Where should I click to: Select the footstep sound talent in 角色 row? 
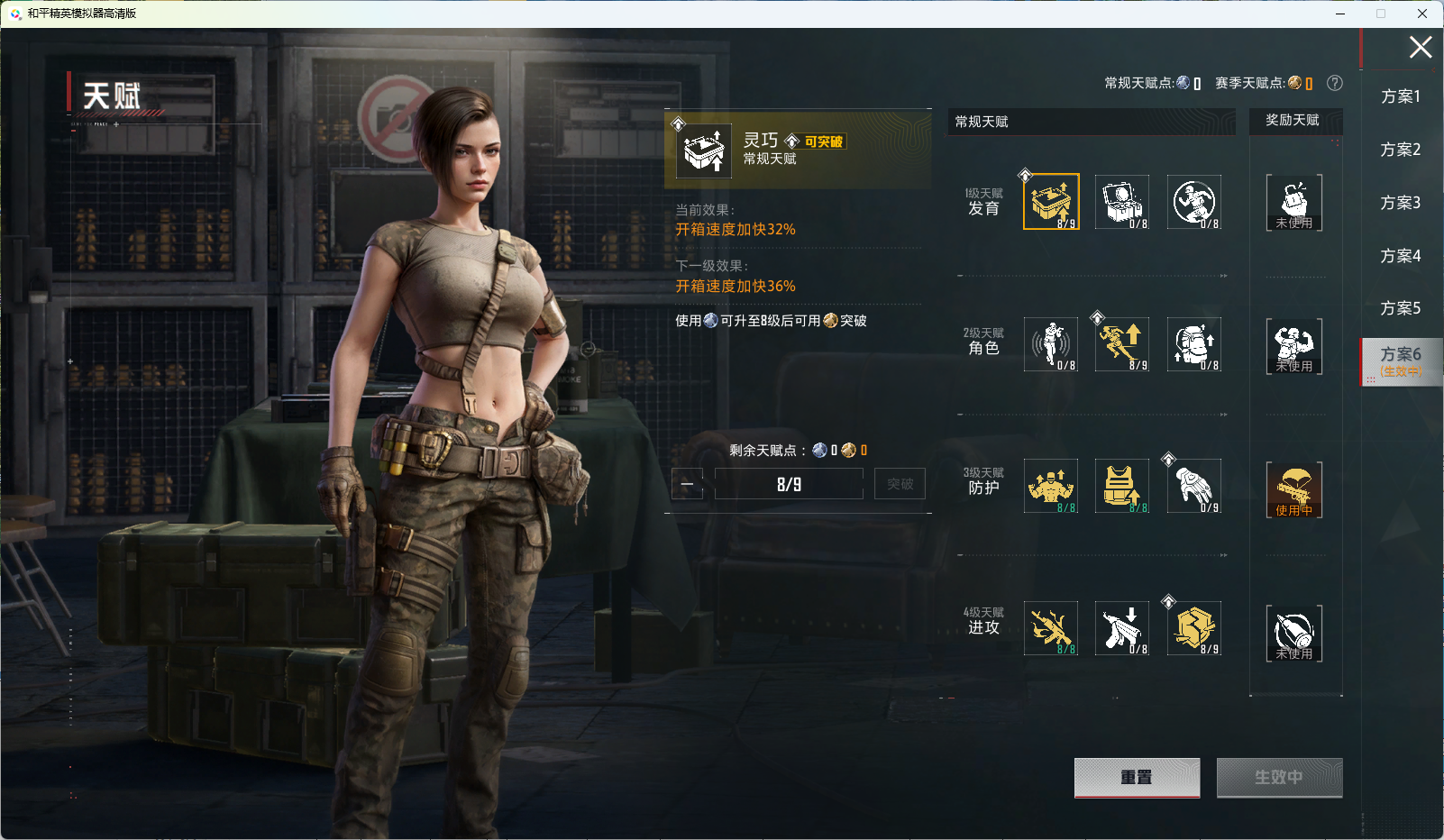point(1049,344)
